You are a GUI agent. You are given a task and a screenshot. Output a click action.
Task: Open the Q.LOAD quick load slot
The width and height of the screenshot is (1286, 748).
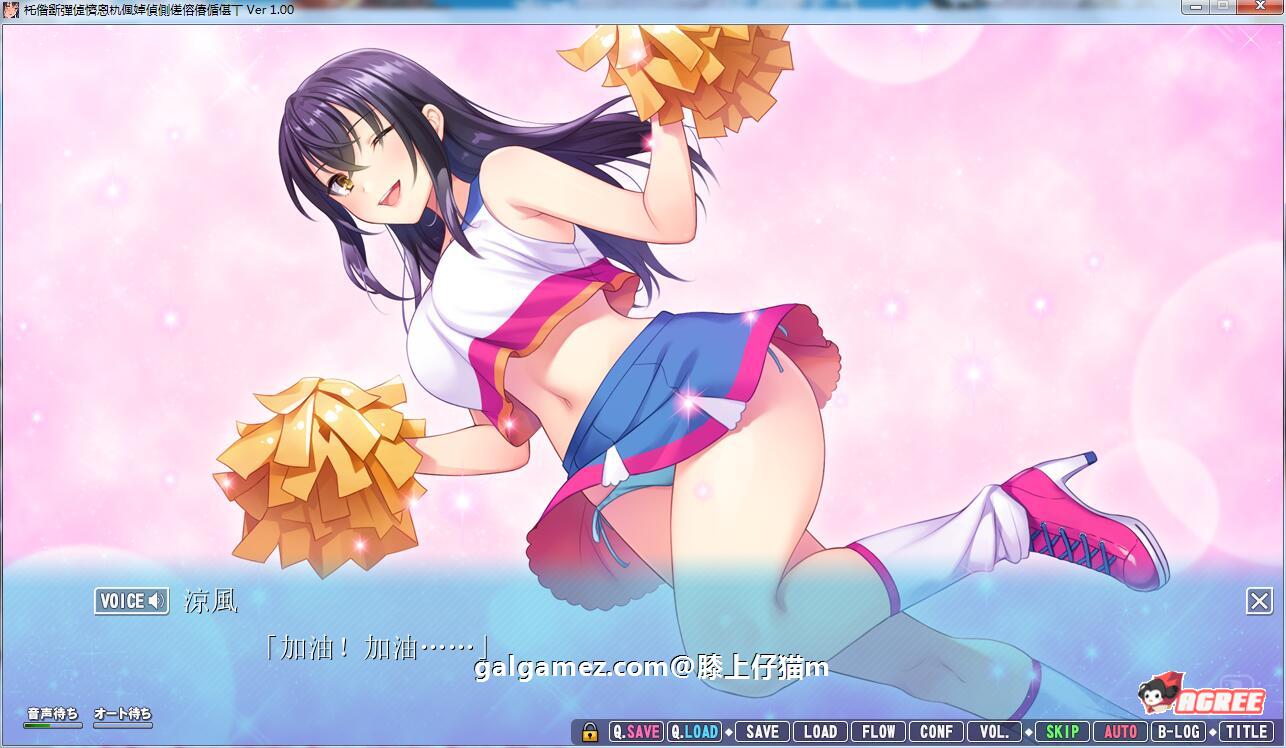tap(693, 731)
